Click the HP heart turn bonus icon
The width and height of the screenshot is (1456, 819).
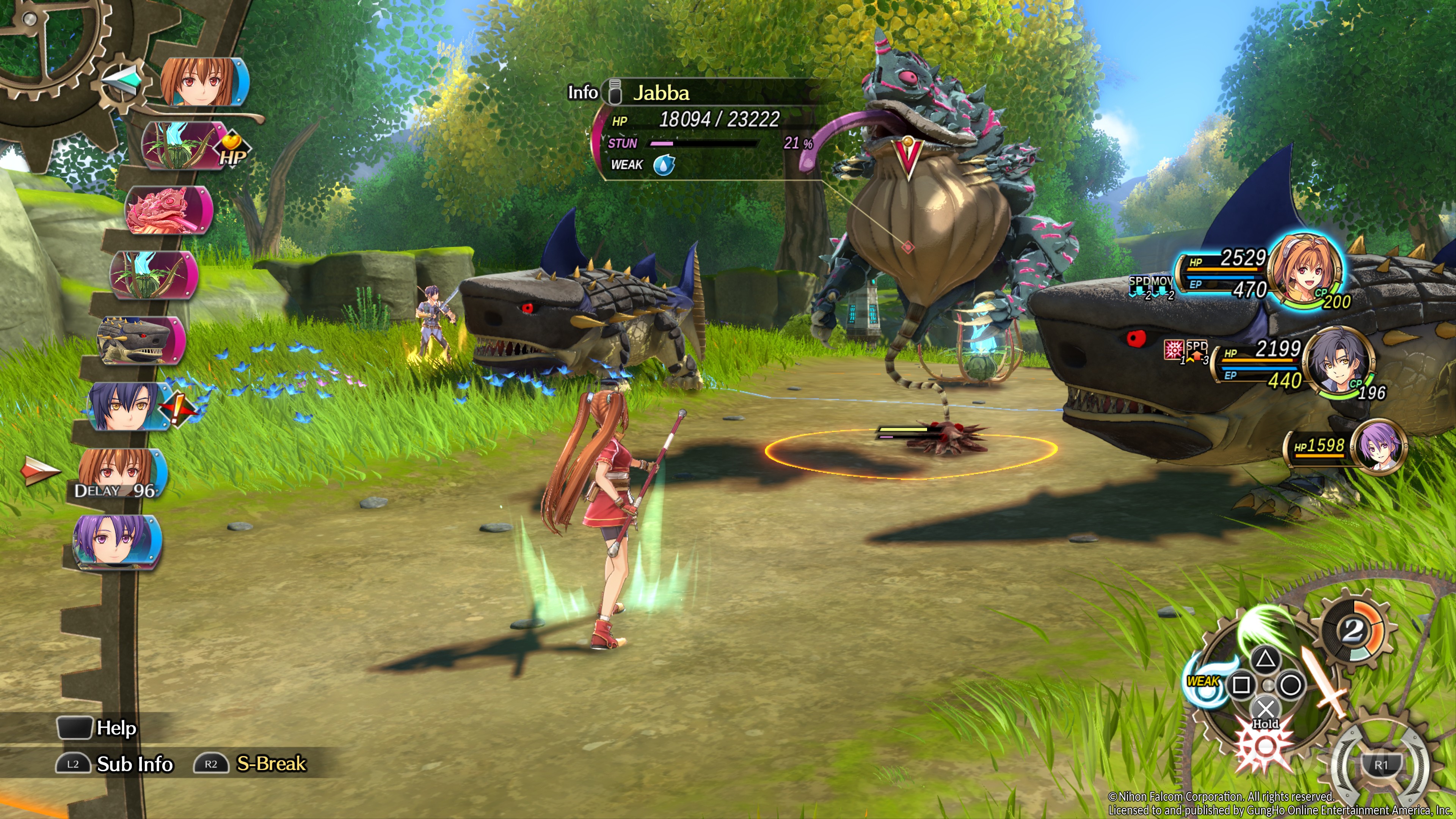232,151
